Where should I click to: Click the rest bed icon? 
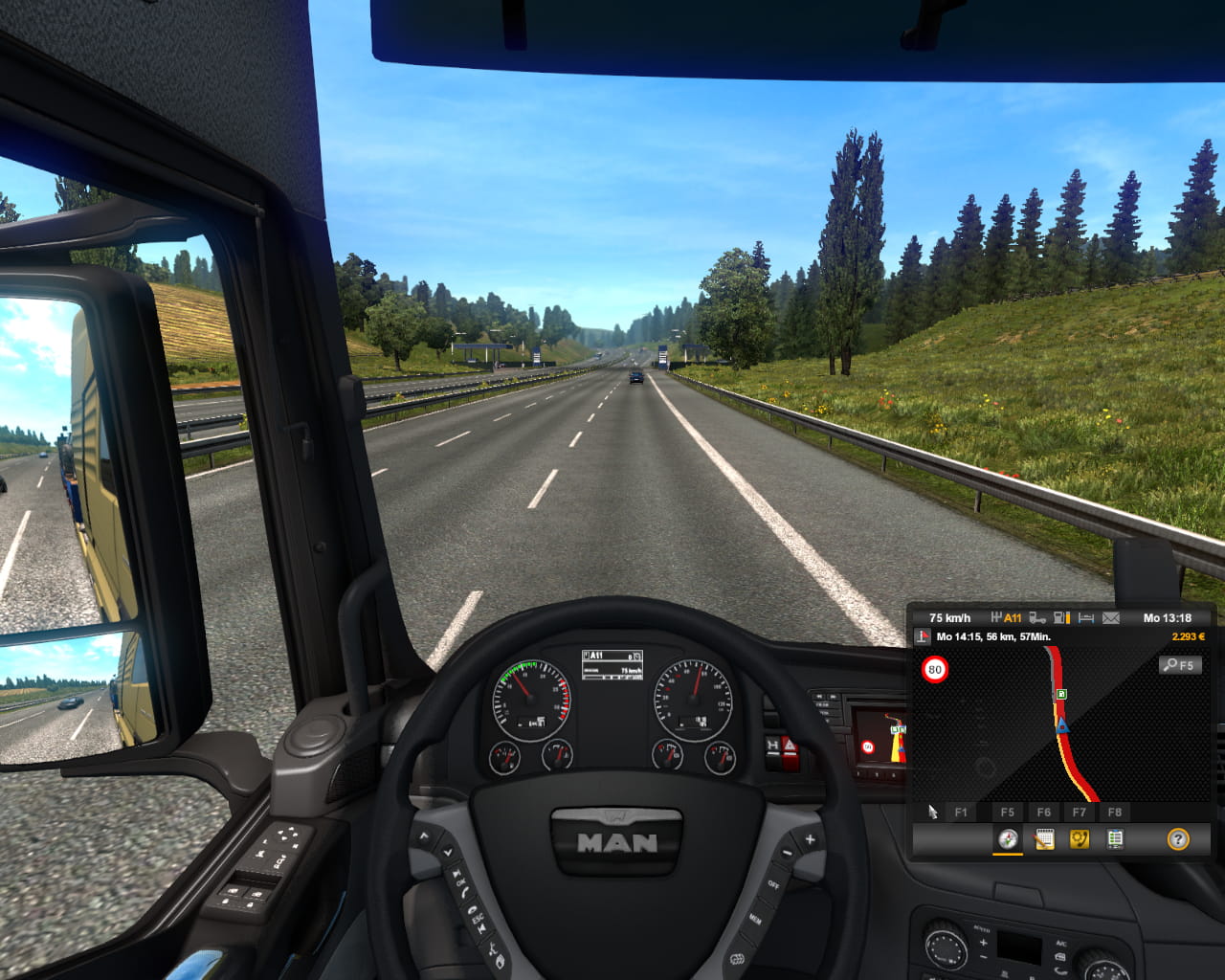pos(1086,618)
